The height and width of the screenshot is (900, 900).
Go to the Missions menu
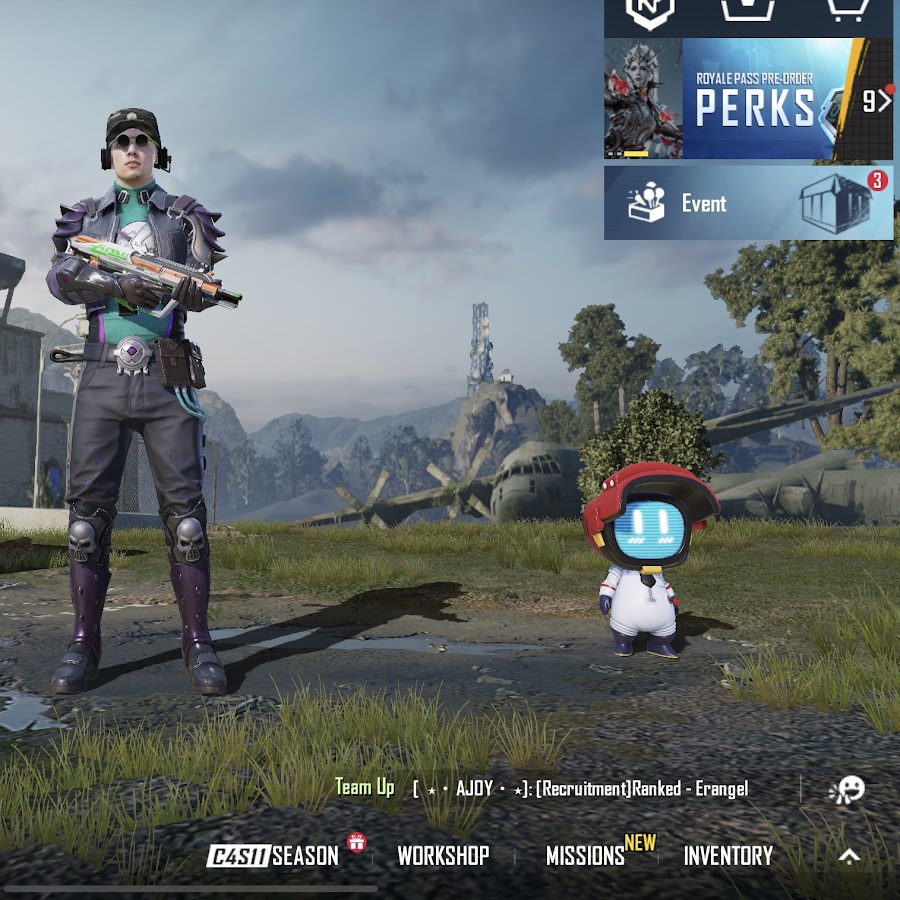[585, 856]
